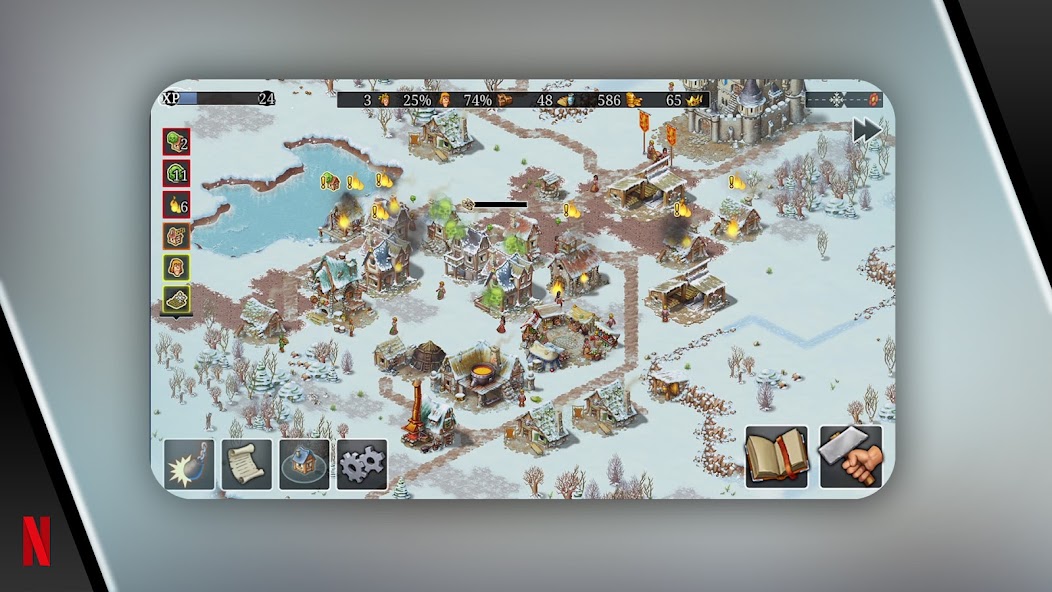Open the scroll objectives panel
The height and width of the screenshot is (592, 1052).
tap(247, 464)
